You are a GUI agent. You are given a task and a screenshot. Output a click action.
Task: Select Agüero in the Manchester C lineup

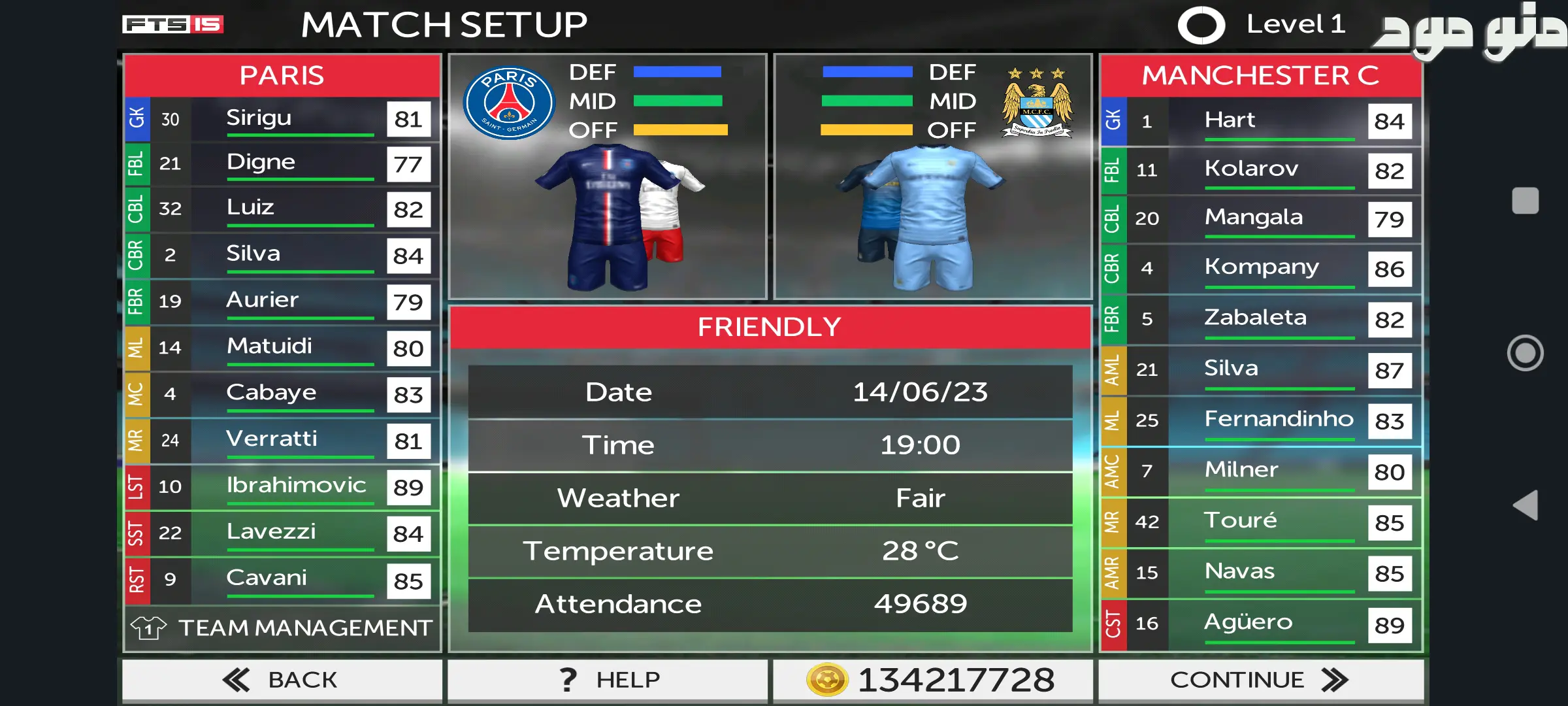(x=1261, y=624)
